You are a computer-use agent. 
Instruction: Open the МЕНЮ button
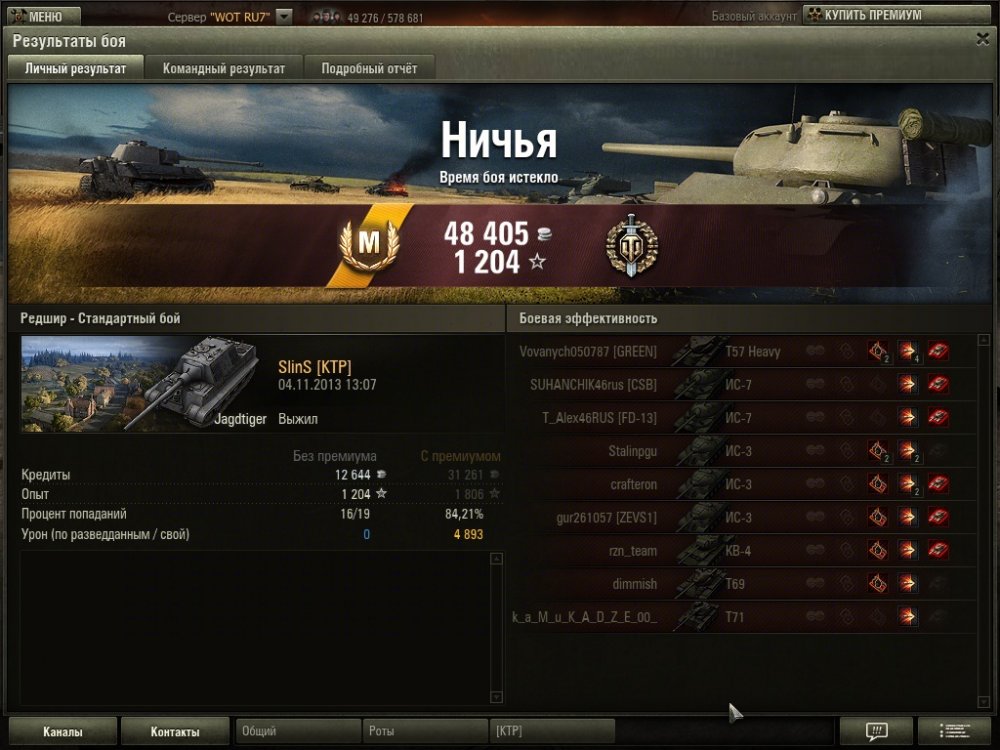pyautogui.click(x=40, y=16)
